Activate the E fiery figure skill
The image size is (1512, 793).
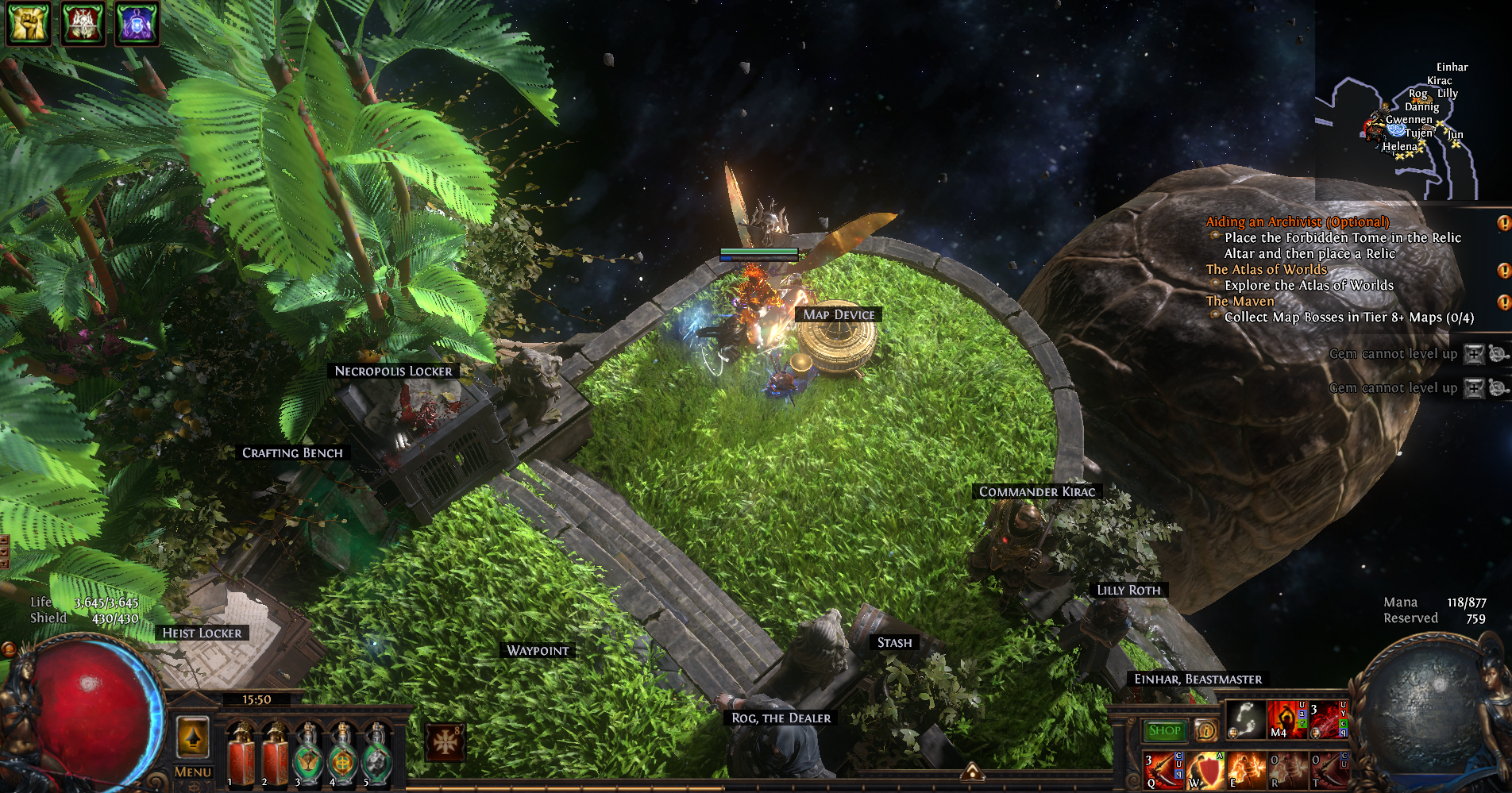click(x=1246, y=770)
